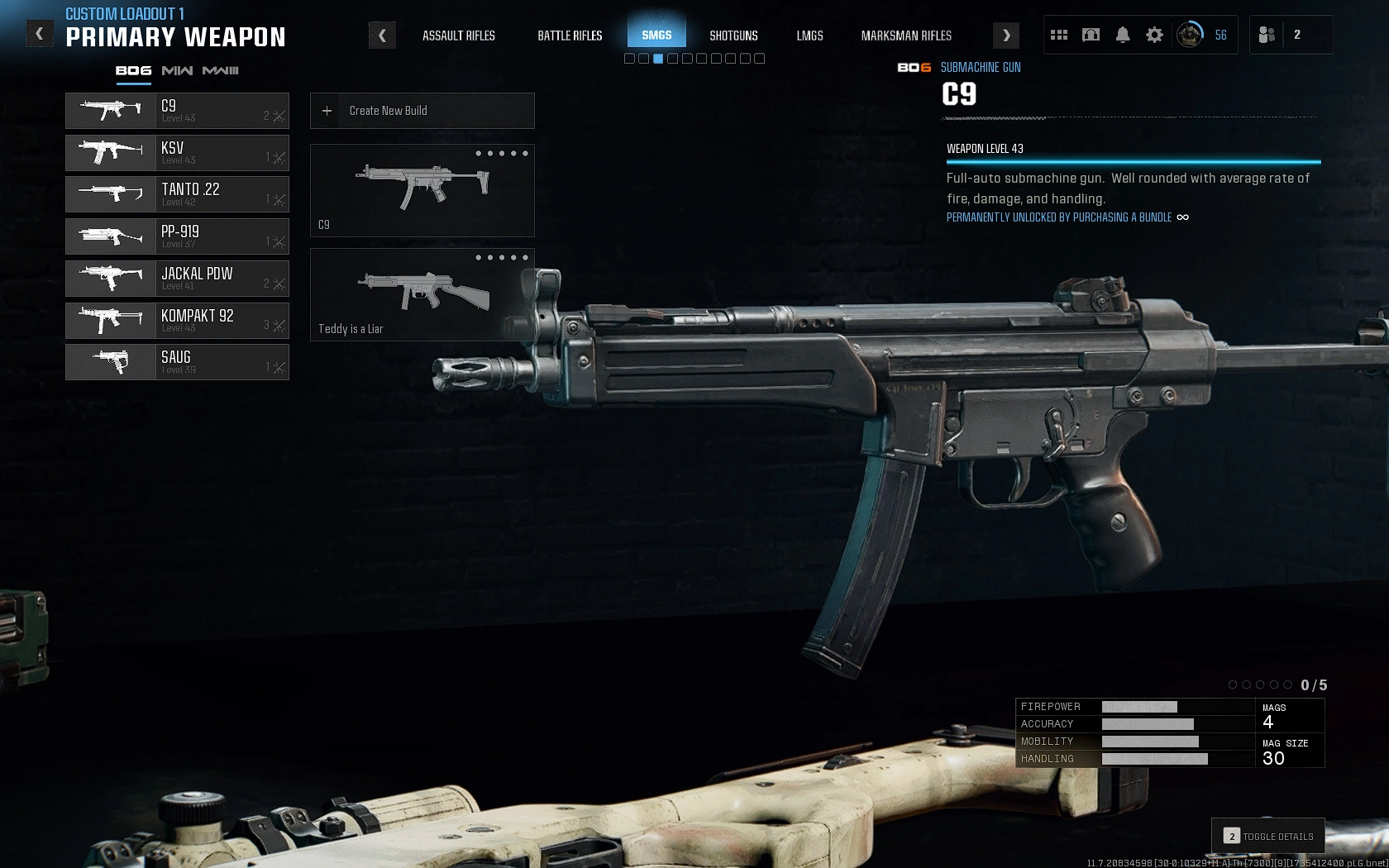Show MWIII weapons list
This screenshot has height=868, width=1389.
[x=220, y=71]
